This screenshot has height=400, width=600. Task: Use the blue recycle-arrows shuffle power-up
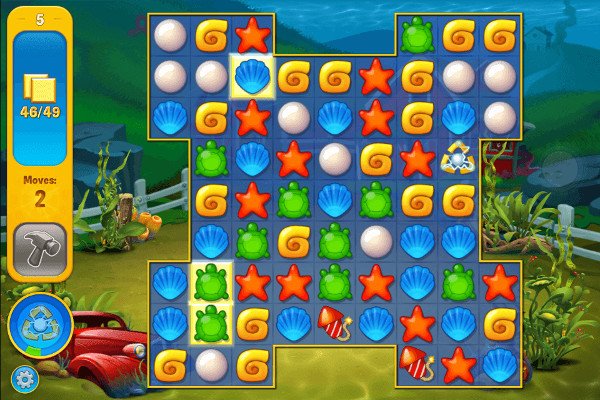(x=39, y=327)
